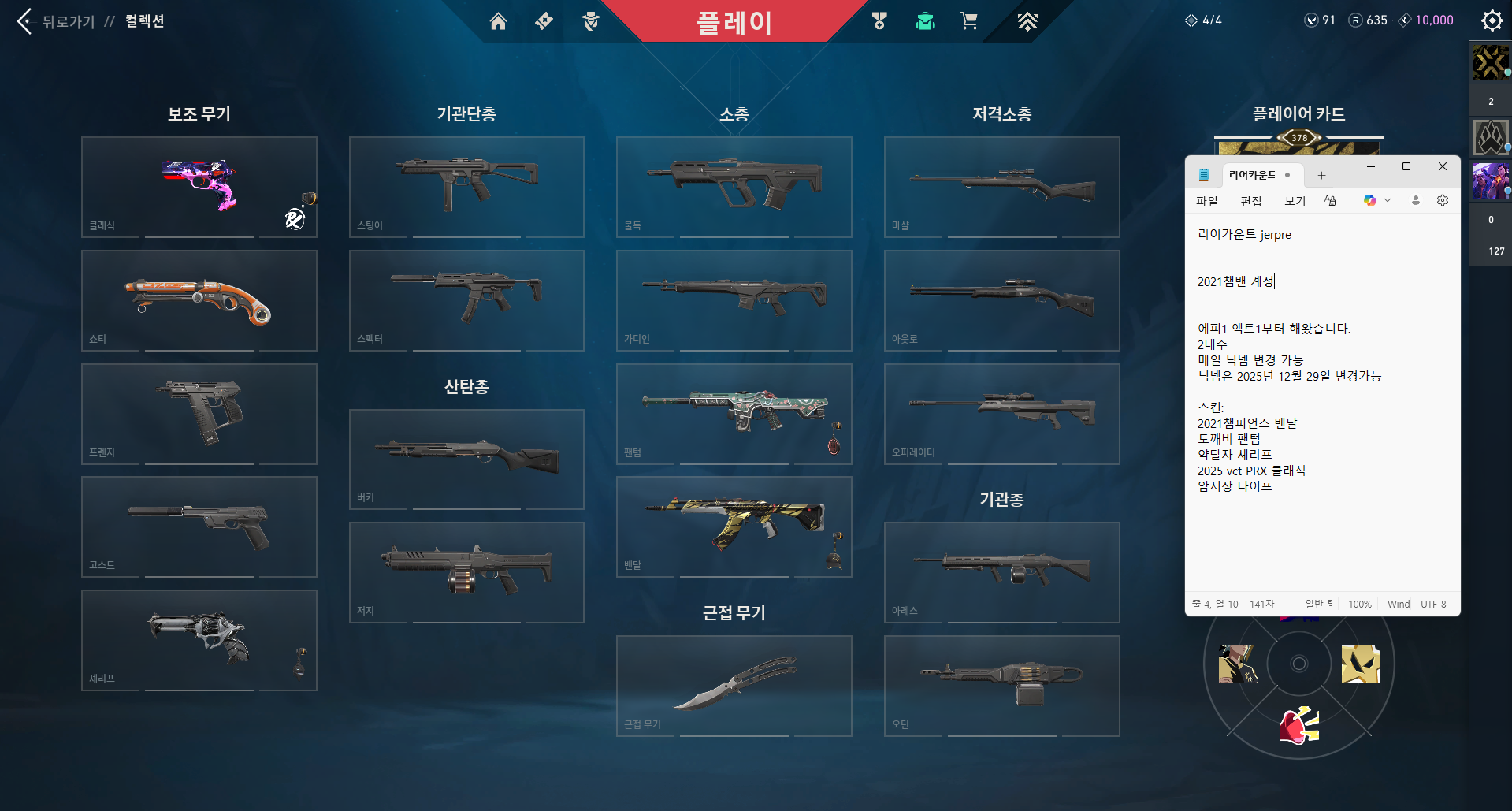
Task: Open the home icon in top navigation
Action: coord(498,21)
